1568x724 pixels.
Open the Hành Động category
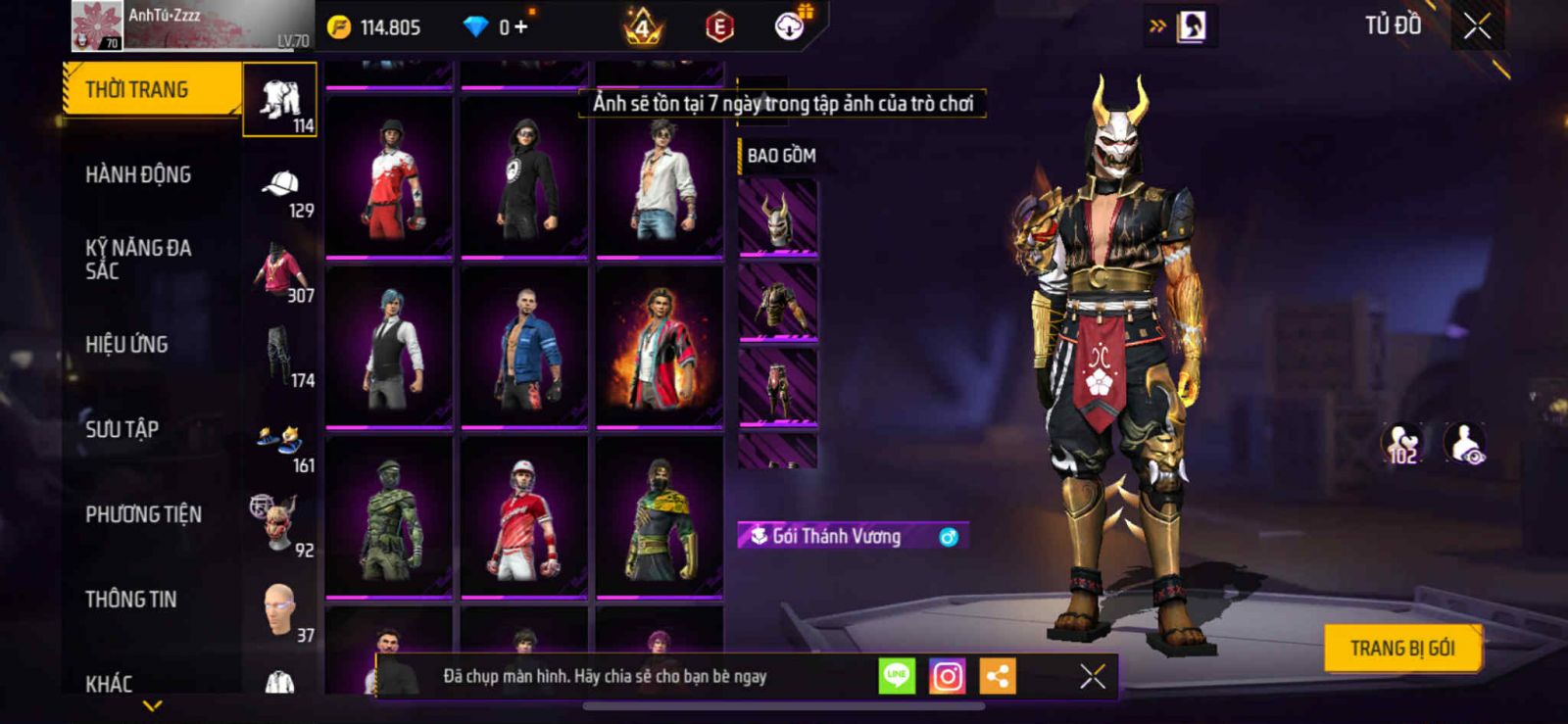coord(138,175)
